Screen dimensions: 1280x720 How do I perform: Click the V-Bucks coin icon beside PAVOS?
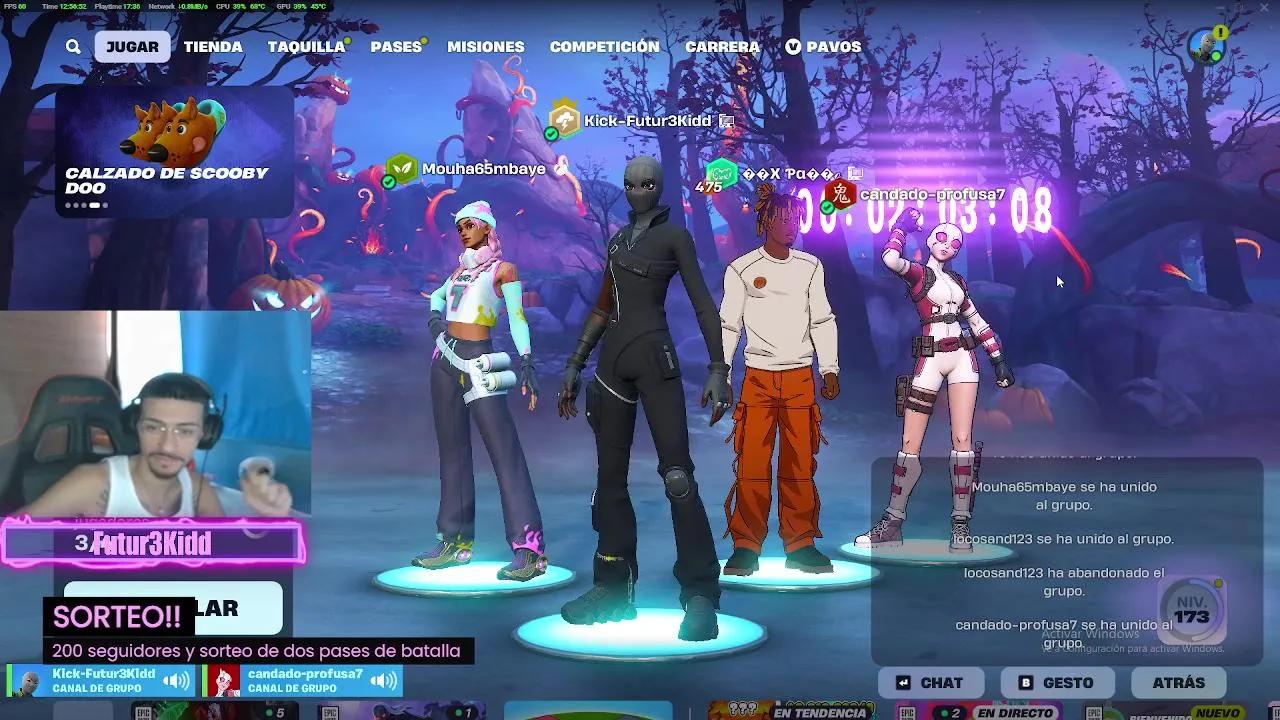pos(794,46)
